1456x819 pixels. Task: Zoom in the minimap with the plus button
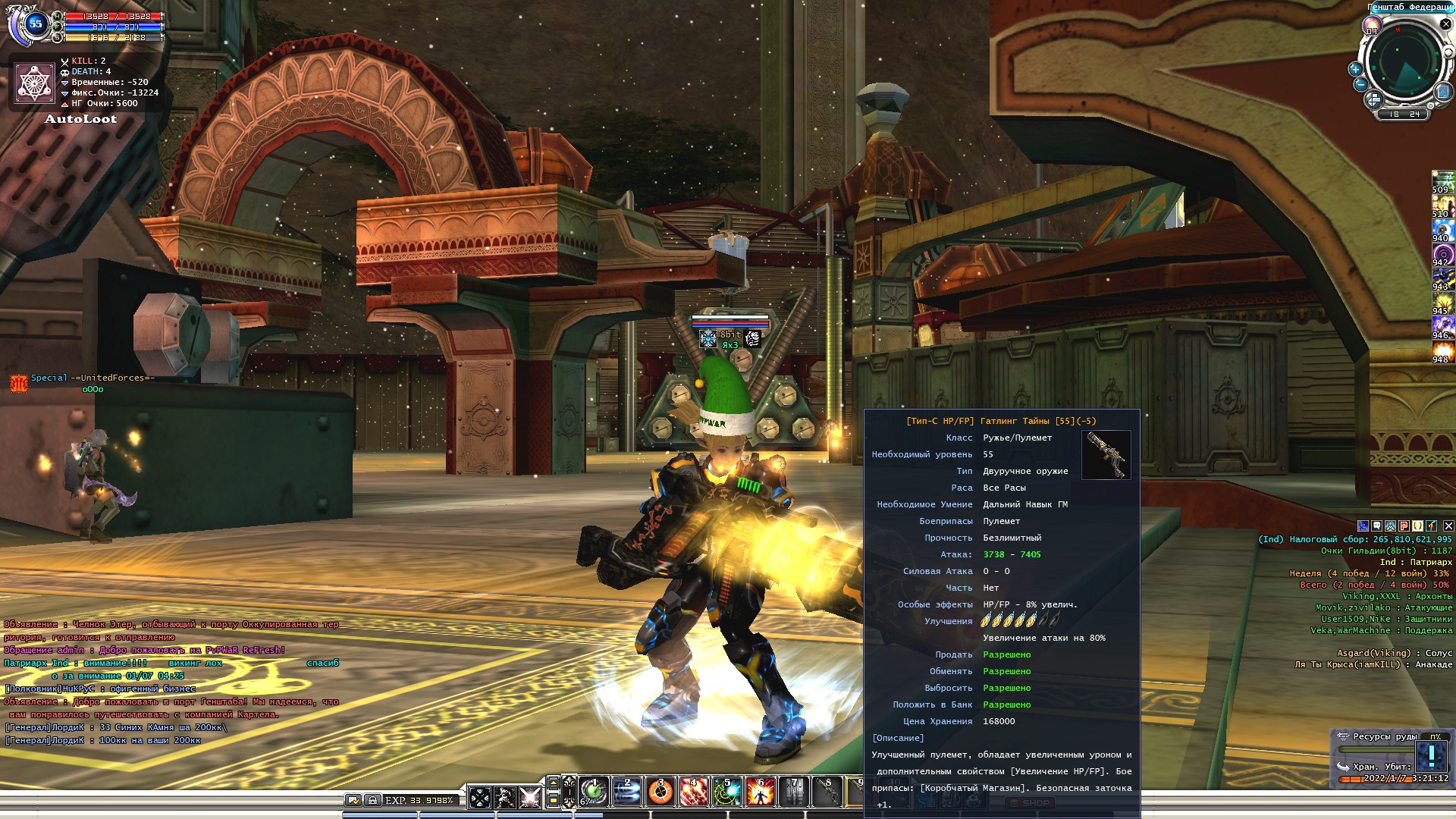click(1355, 69)
